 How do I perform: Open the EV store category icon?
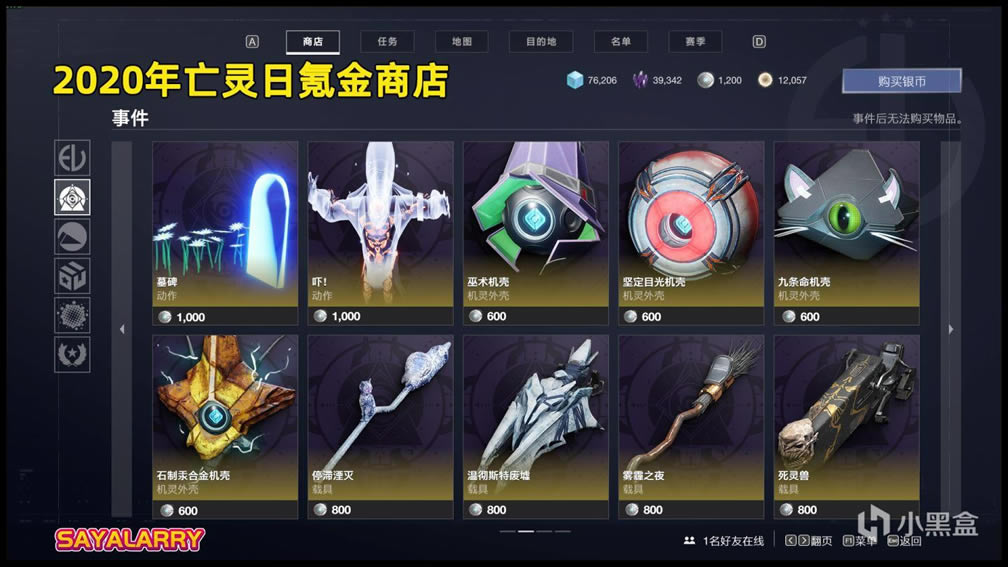(72, 158)
